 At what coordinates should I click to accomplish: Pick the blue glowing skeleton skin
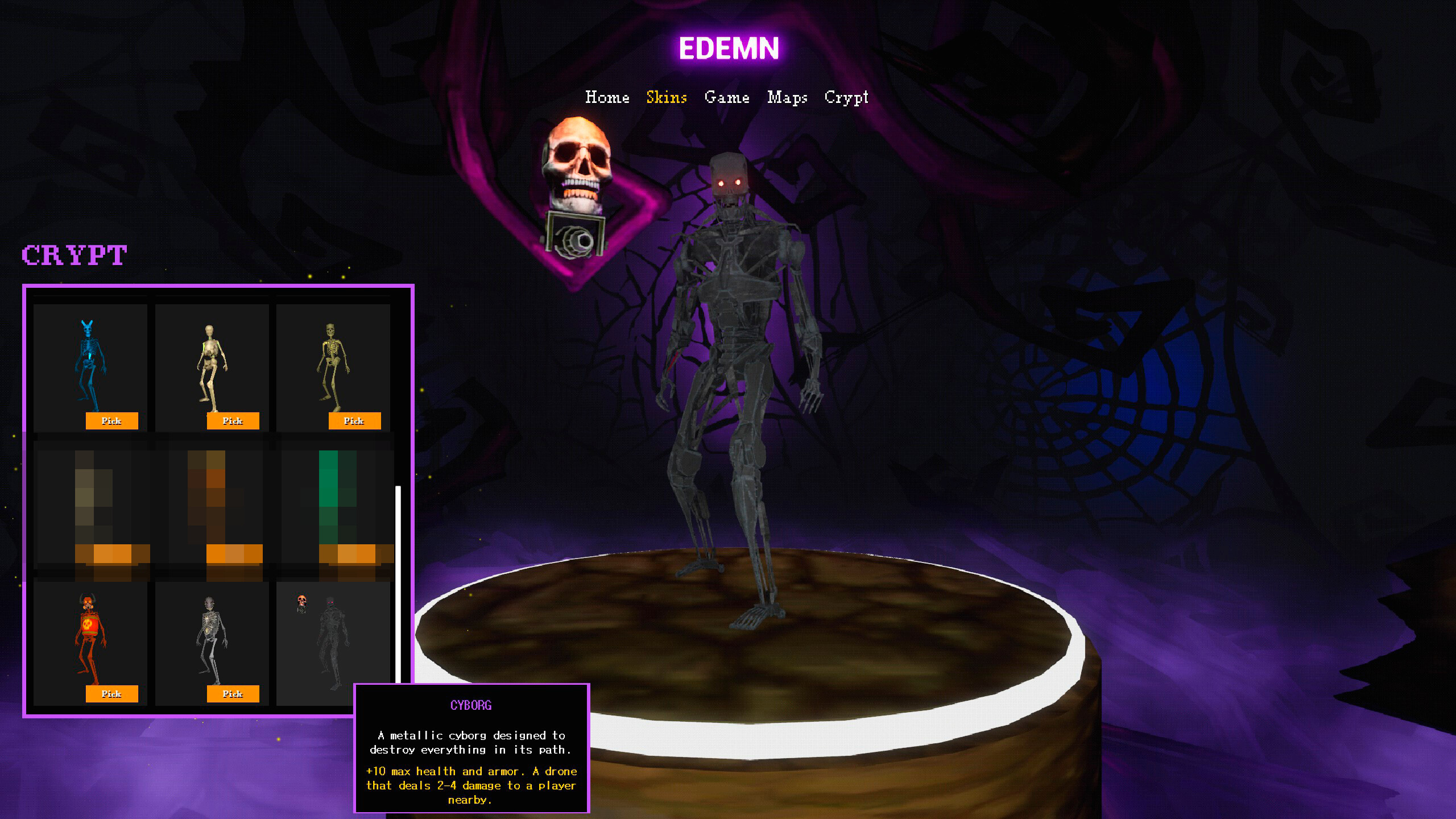(112, 421)
